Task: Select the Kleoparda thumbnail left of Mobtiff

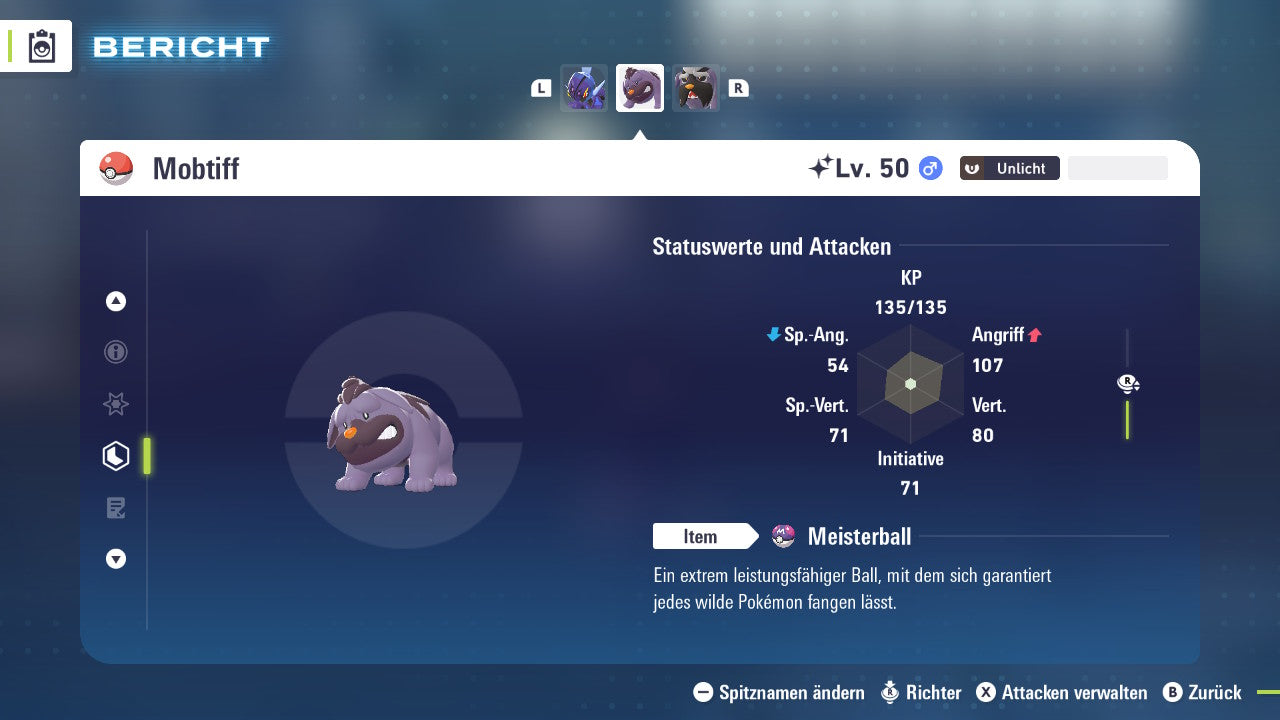Action: click(x=584, y=88)
